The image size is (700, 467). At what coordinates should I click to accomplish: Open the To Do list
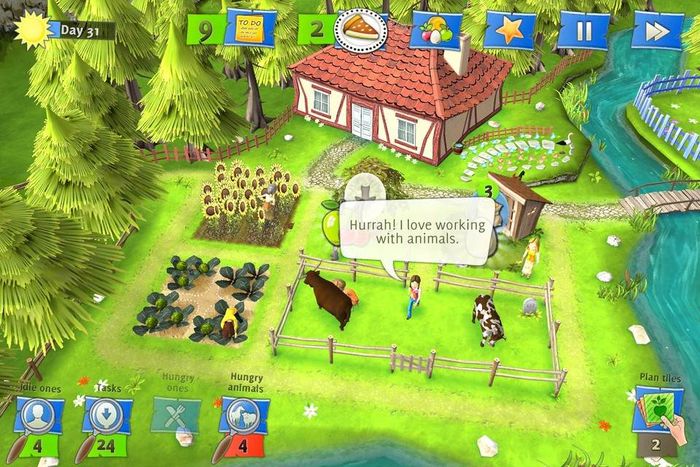pyautogui.click(x=250, y=29)
